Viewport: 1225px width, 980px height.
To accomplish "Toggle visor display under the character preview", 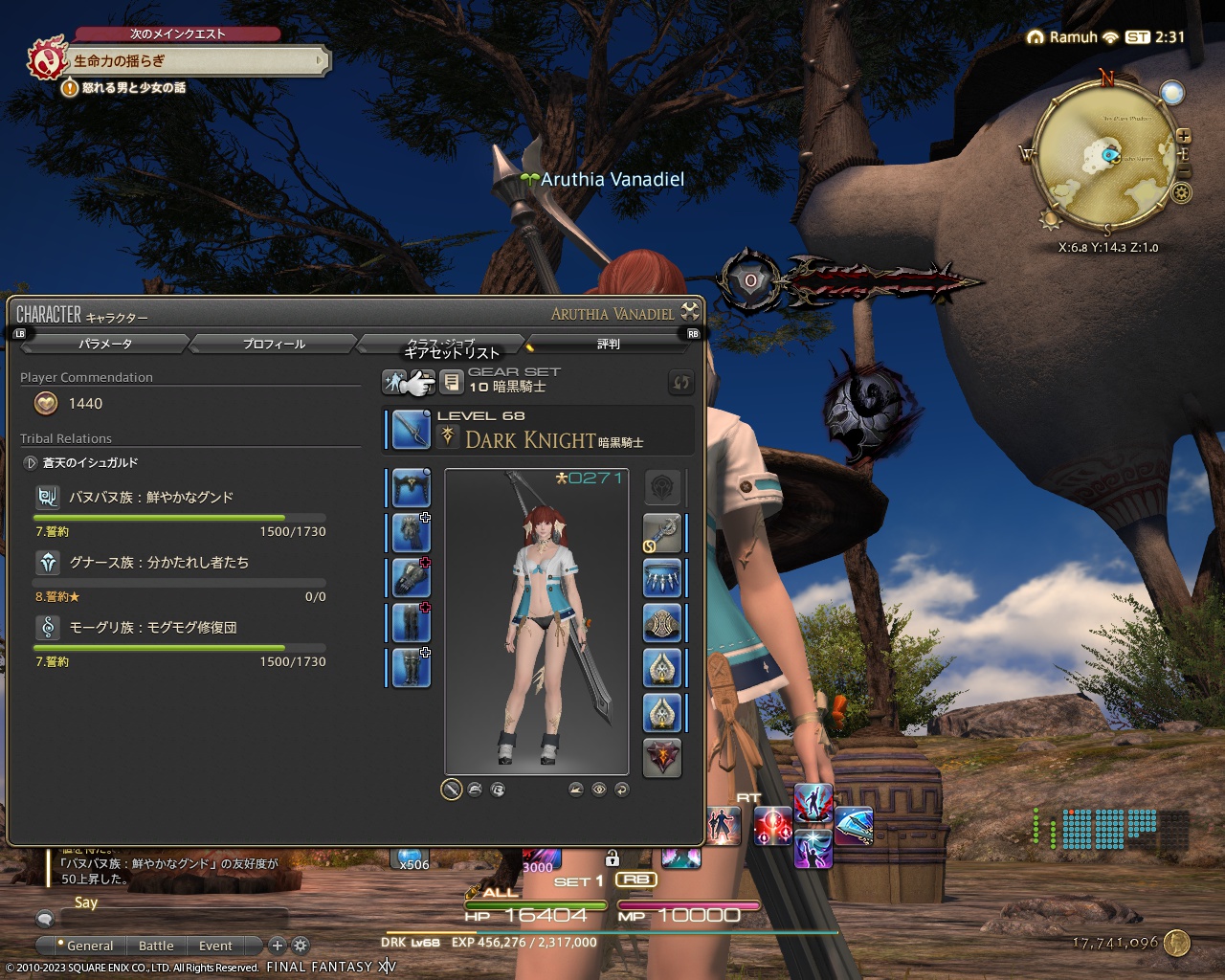I will point(499,790).
